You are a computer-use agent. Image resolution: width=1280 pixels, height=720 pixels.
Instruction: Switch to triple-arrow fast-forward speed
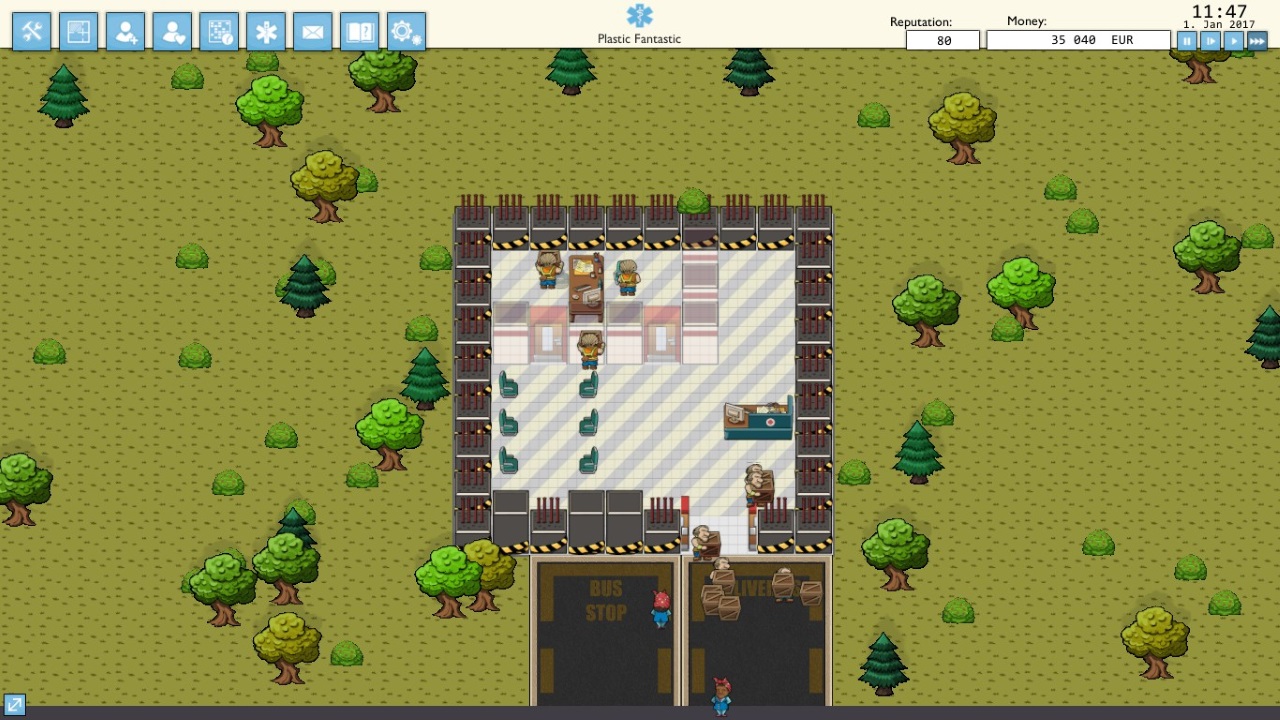(x=1257, y=41)
